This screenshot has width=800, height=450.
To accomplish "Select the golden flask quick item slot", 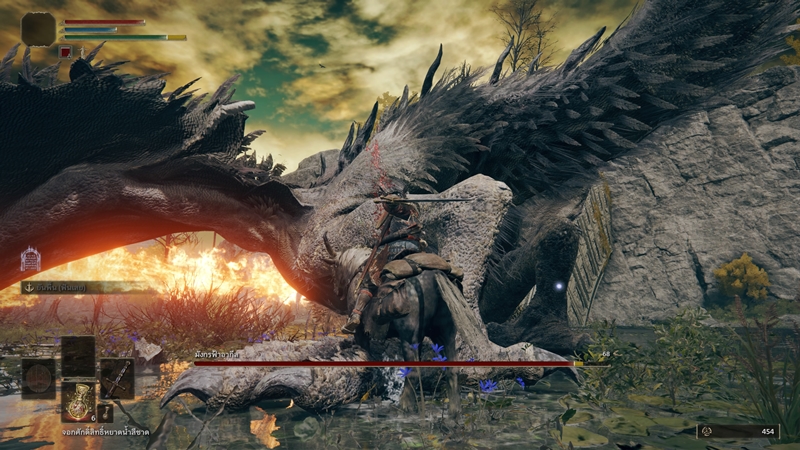I will 78,401.
